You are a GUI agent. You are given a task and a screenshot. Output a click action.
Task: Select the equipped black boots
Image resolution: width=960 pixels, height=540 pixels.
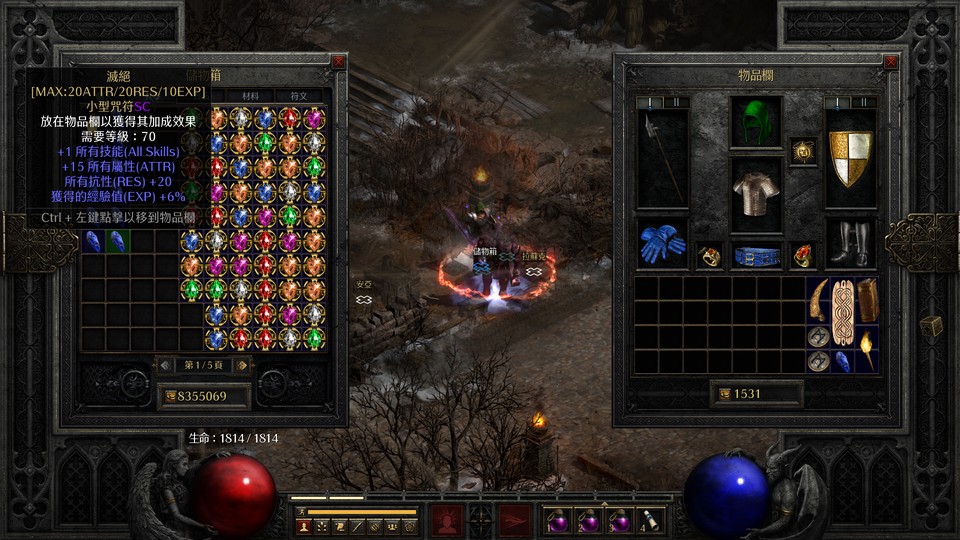click(x=850, y=244)
